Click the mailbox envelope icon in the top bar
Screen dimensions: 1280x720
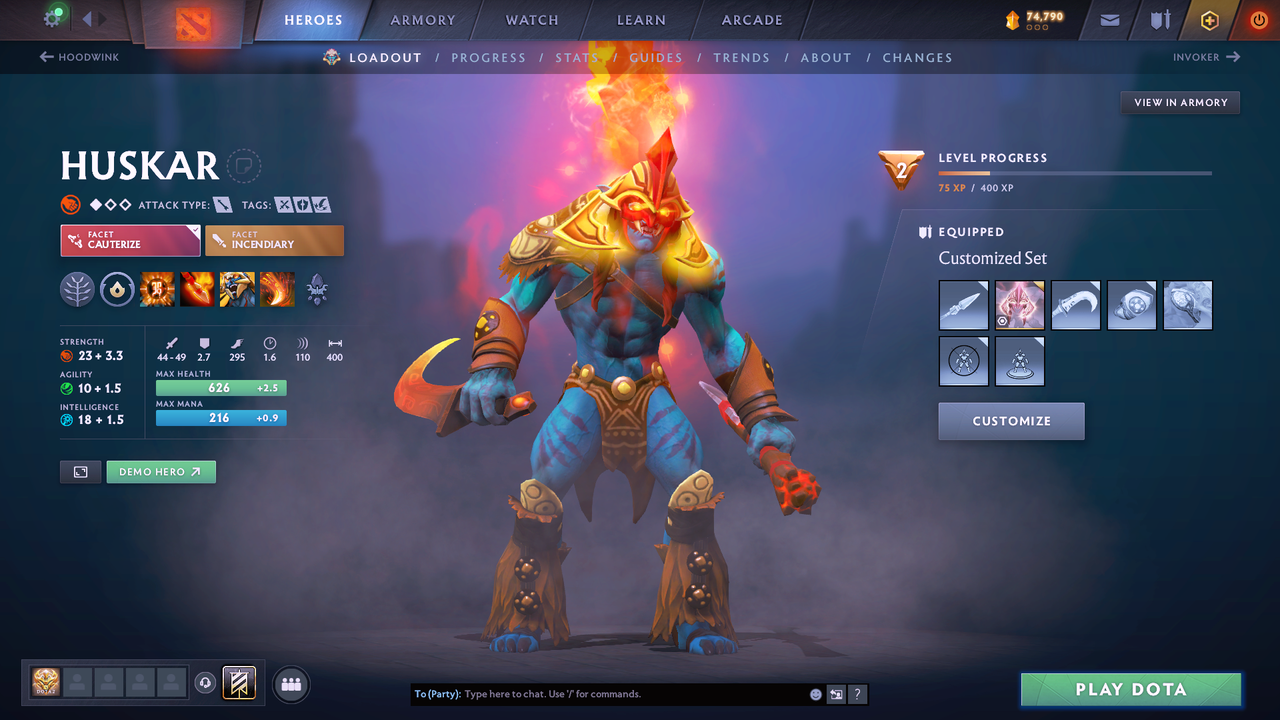click(x=1110, y=19)
